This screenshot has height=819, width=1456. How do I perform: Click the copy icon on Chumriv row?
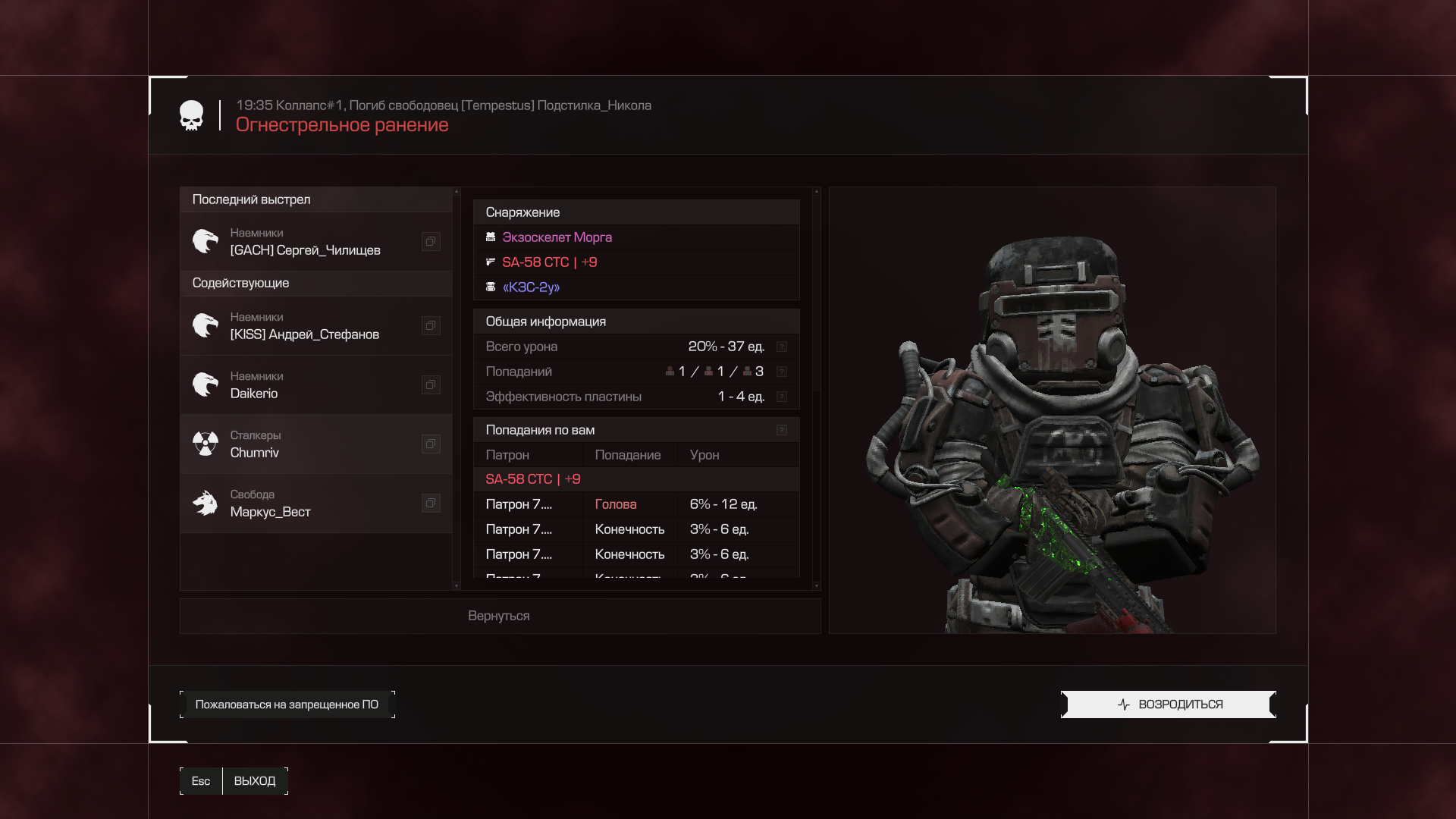click(431, 444)
